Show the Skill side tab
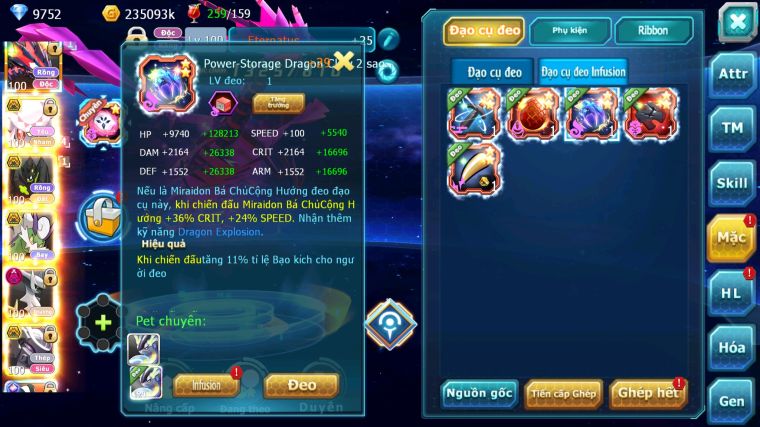The height and width of the screenshot is (427, 760). tap(731, 183)
